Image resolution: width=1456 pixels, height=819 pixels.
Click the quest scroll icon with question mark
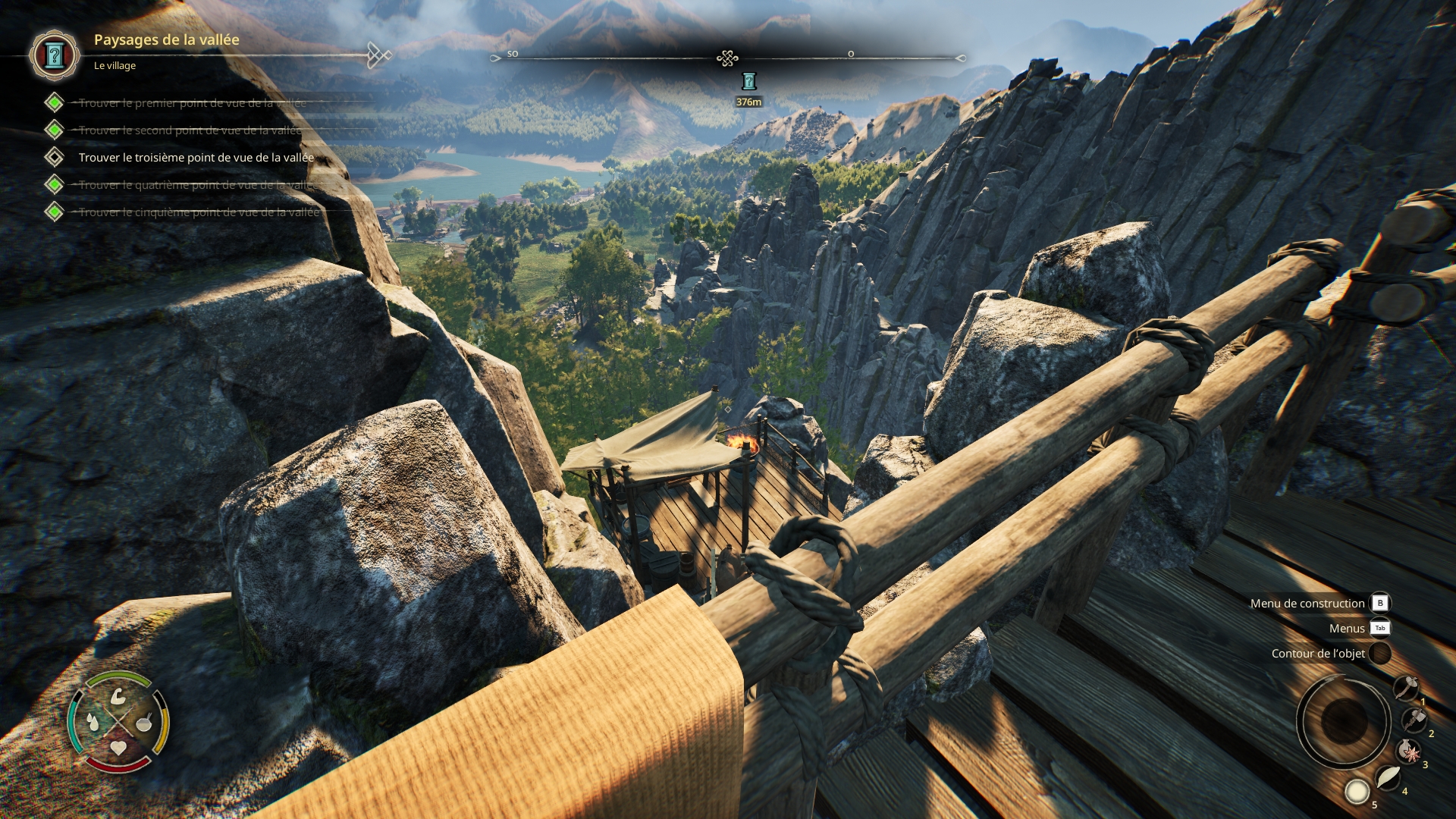tap(54, 55)
